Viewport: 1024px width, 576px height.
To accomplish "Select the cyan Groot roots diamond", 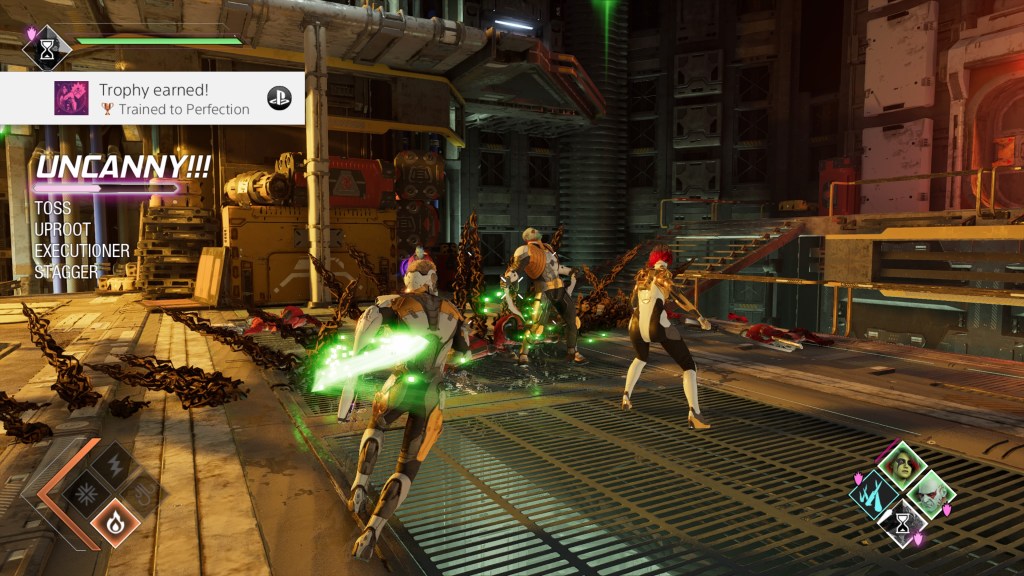I will [875, 495].
